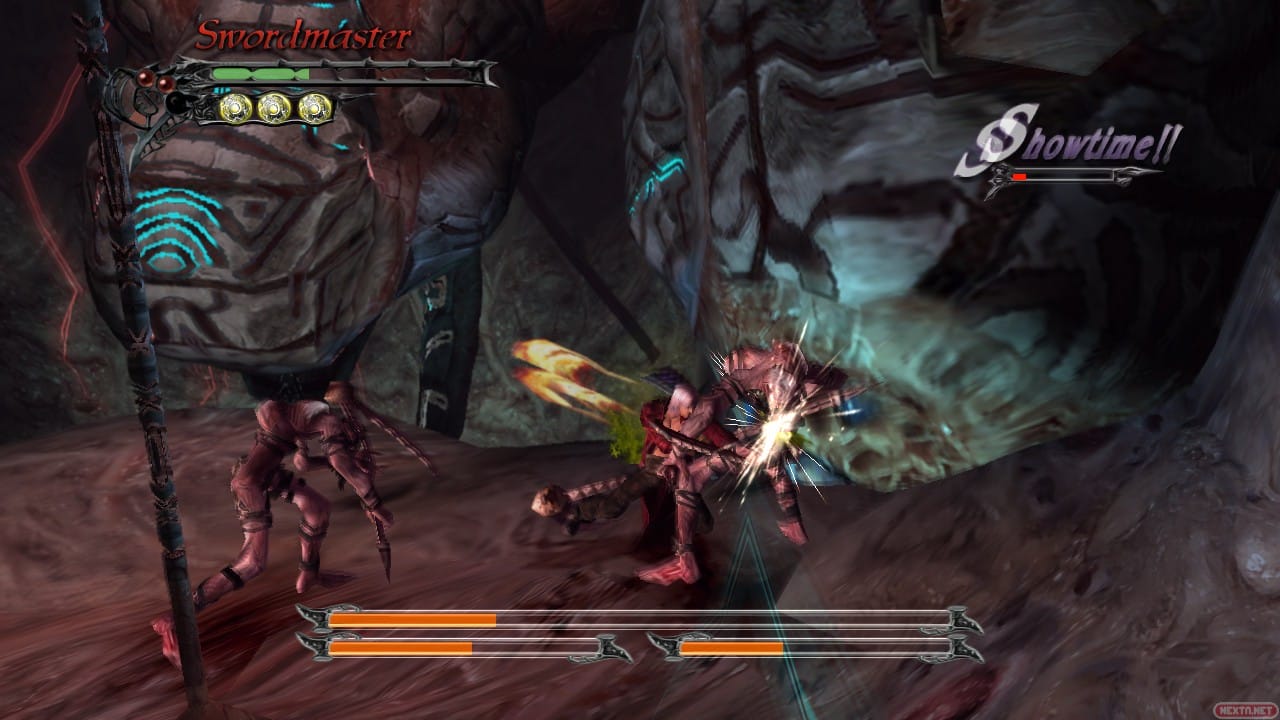Toggle the red style meter under Showtime!!
Screen dimensions: 1280x720
tap(1019, 176)
